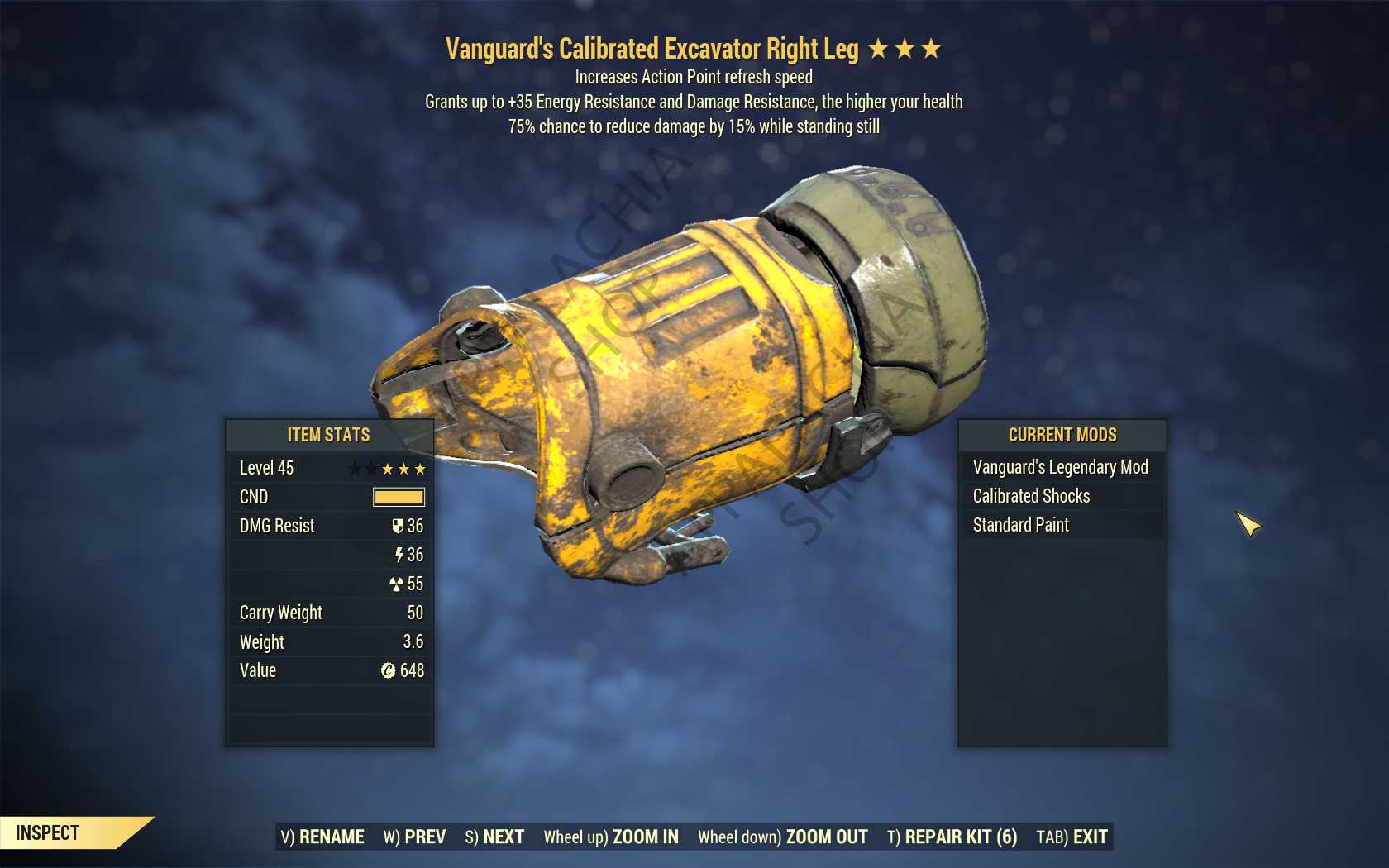Choose Zoom Out on the item
The width and height of the screenshot is (1389, 868).
[783, 837]
